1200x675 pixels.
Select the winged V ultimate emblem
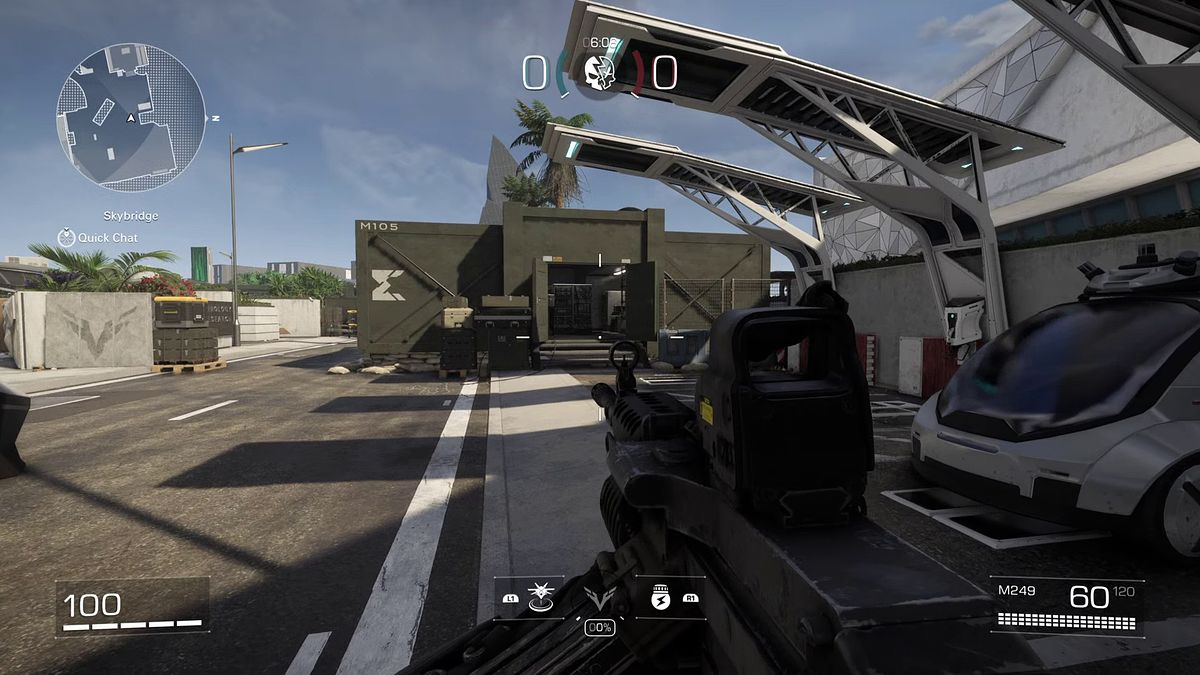[599, 600]
